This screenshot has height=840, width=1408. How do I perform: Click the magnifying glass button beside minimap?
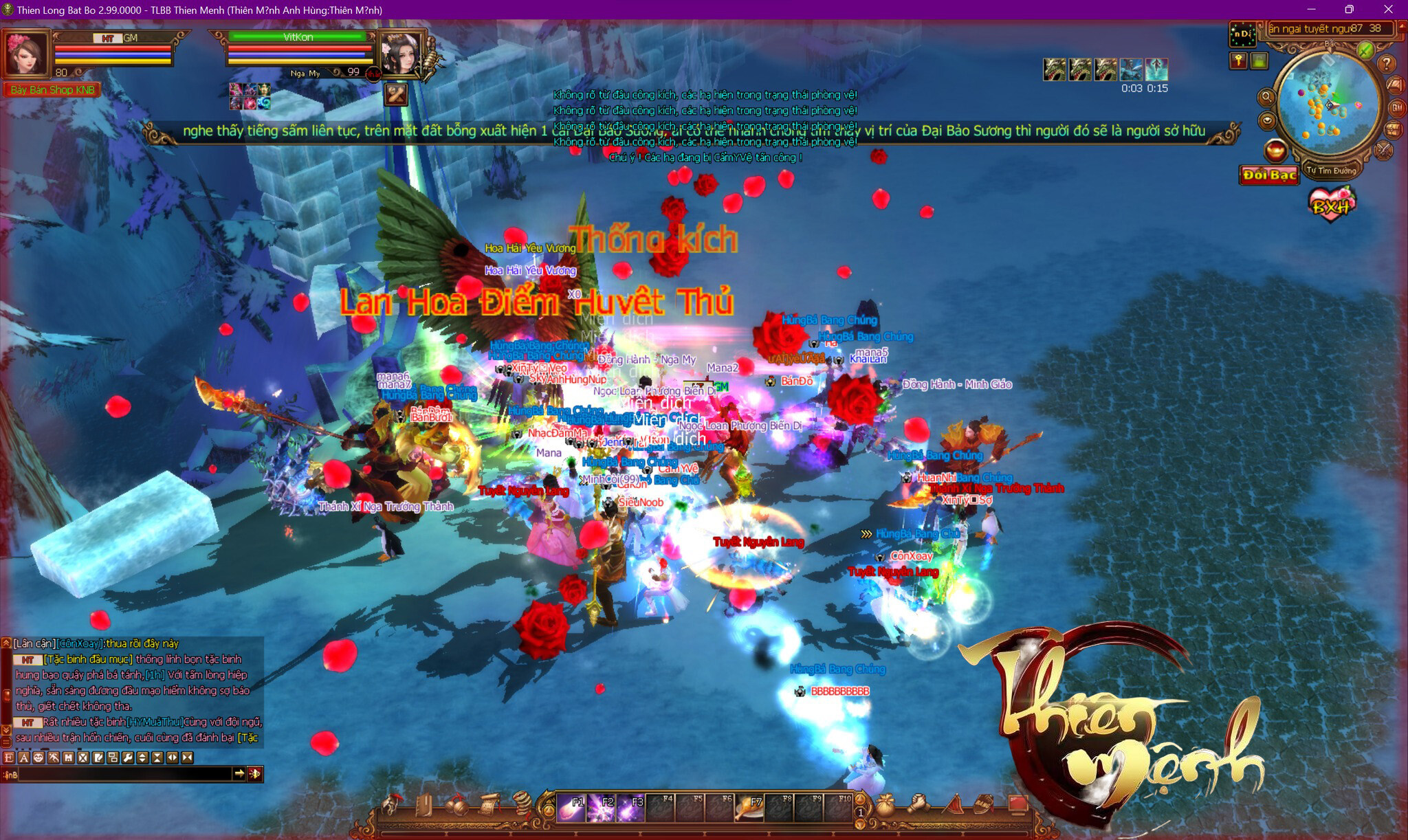click(1266, 98)
